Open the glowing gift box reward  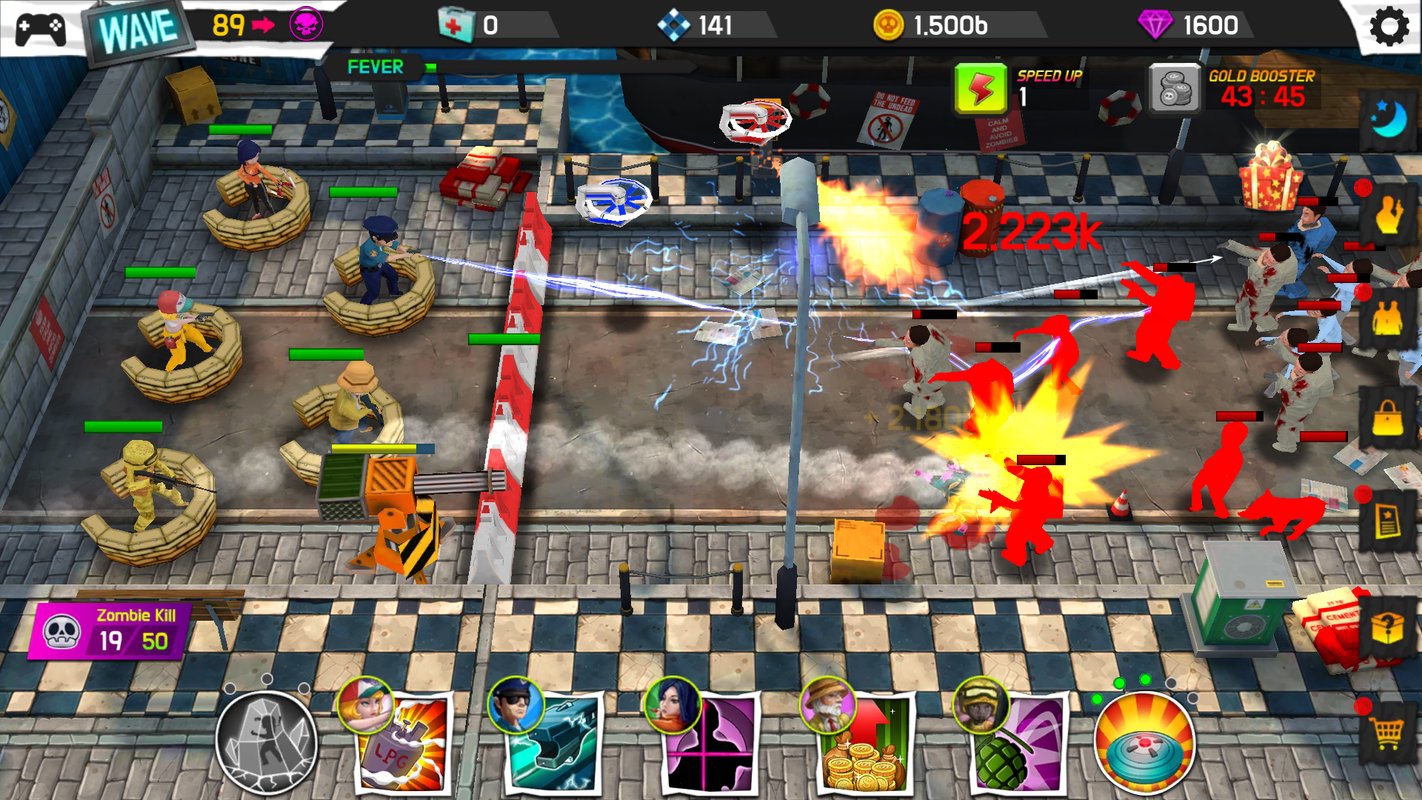(1270, 176)
